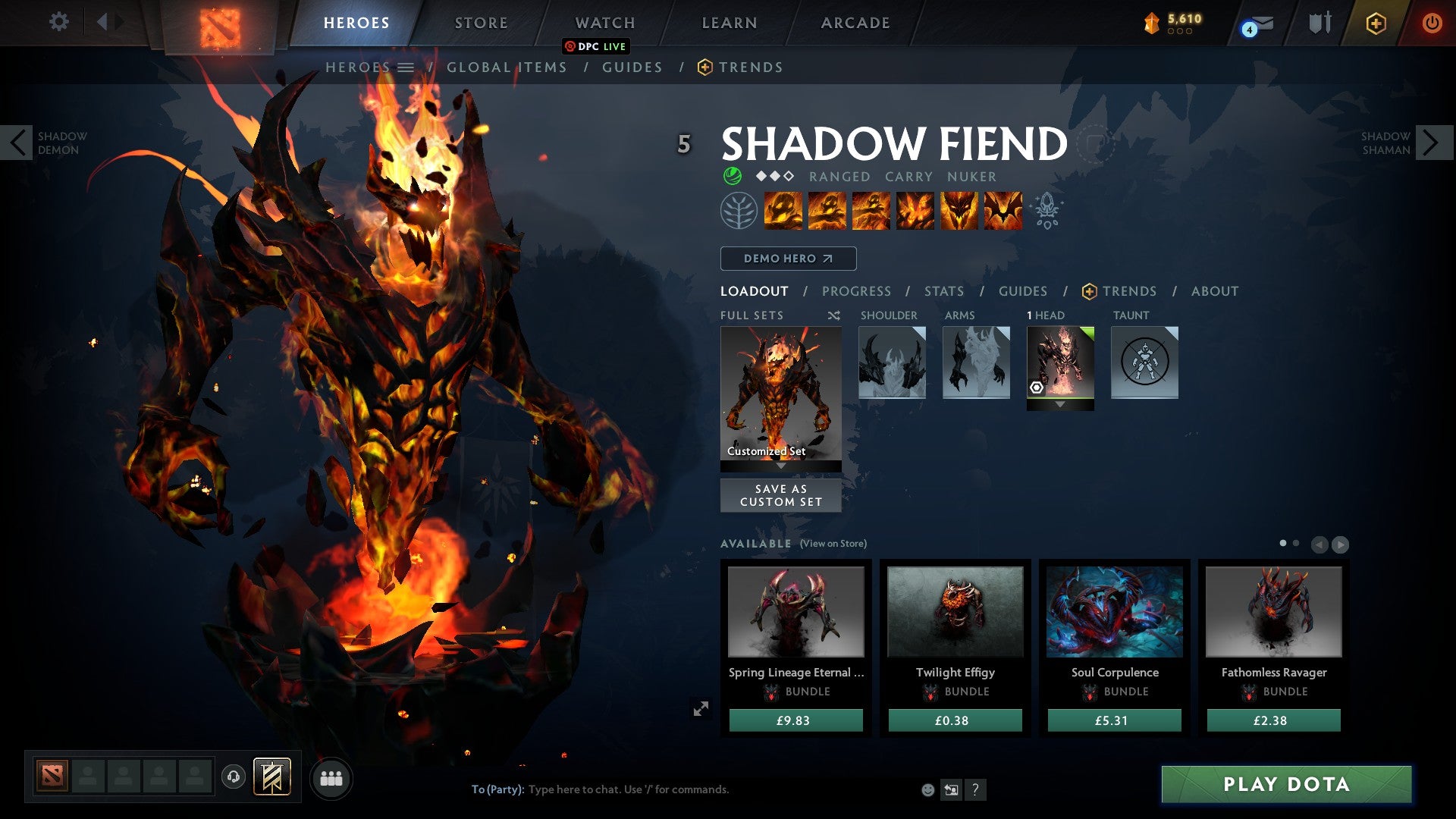Click the Dota Plus hexagon icon

1378,23
